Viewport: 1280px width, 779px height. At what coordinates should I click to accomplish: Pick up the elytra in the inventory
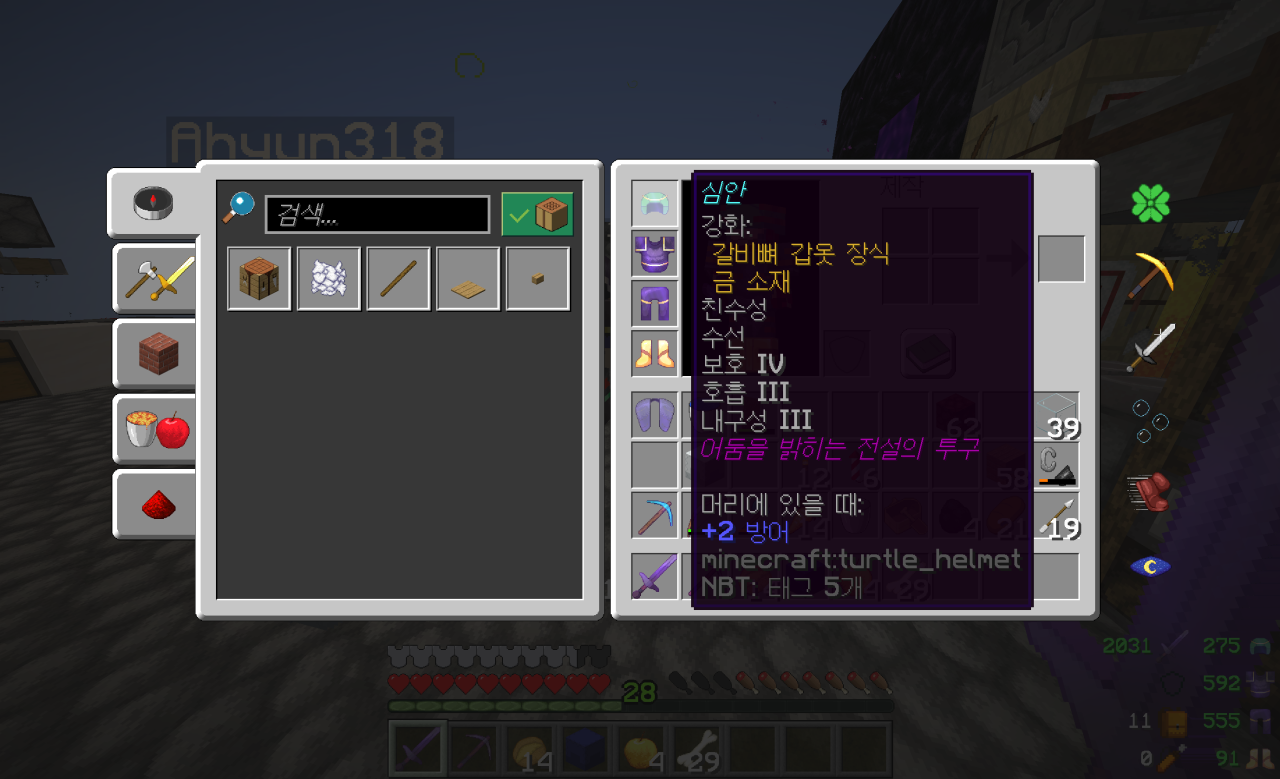pyautogui.click(x=655, y=415)
